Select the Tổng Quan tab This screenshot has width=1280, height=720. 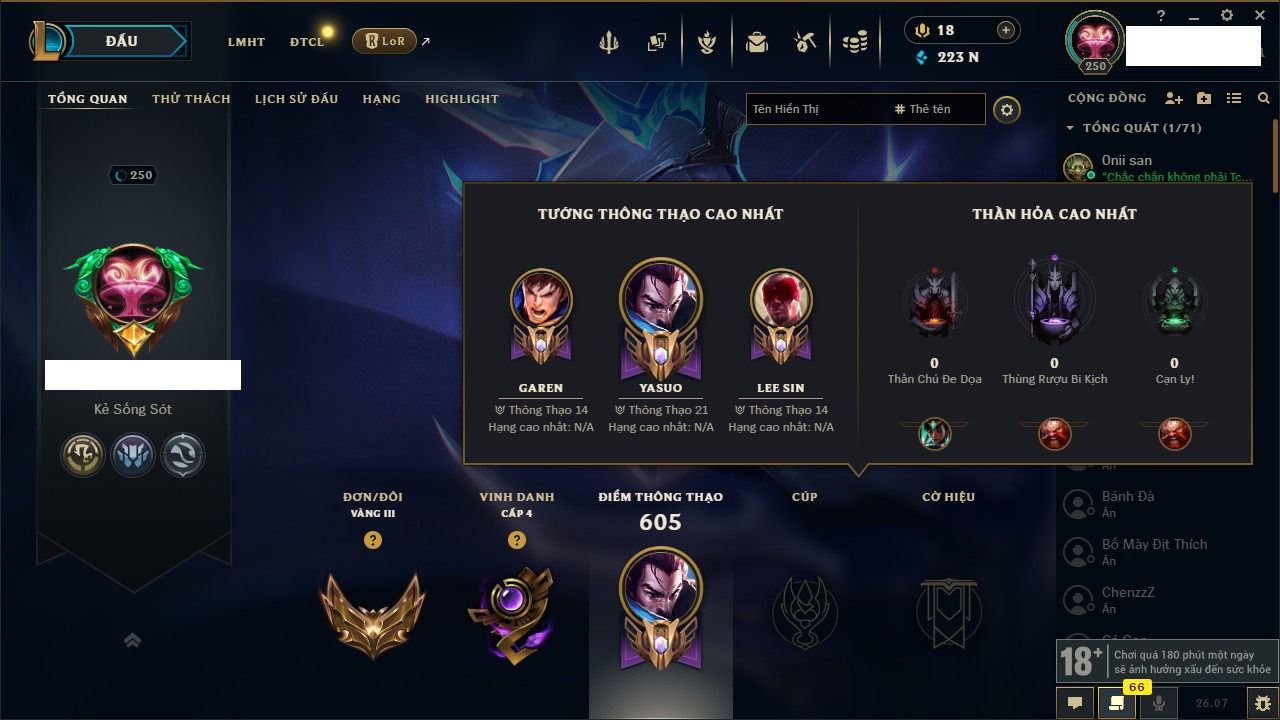coord(88,99)
